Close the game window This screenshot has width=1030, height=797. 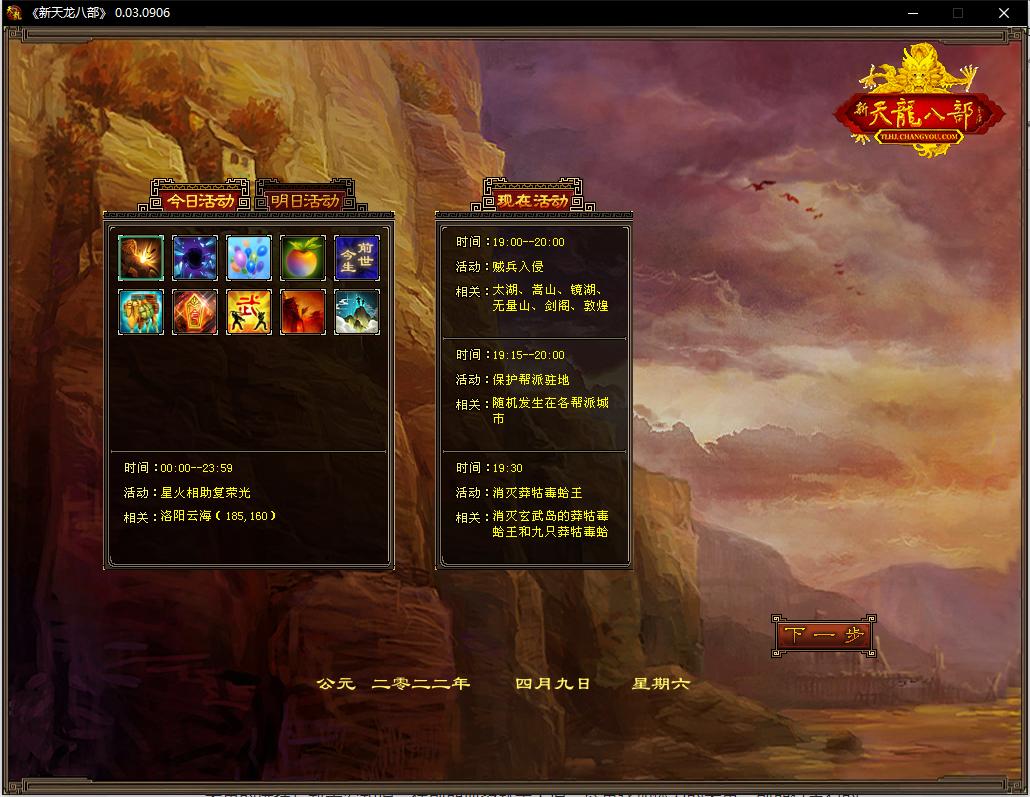point(1004,13)
